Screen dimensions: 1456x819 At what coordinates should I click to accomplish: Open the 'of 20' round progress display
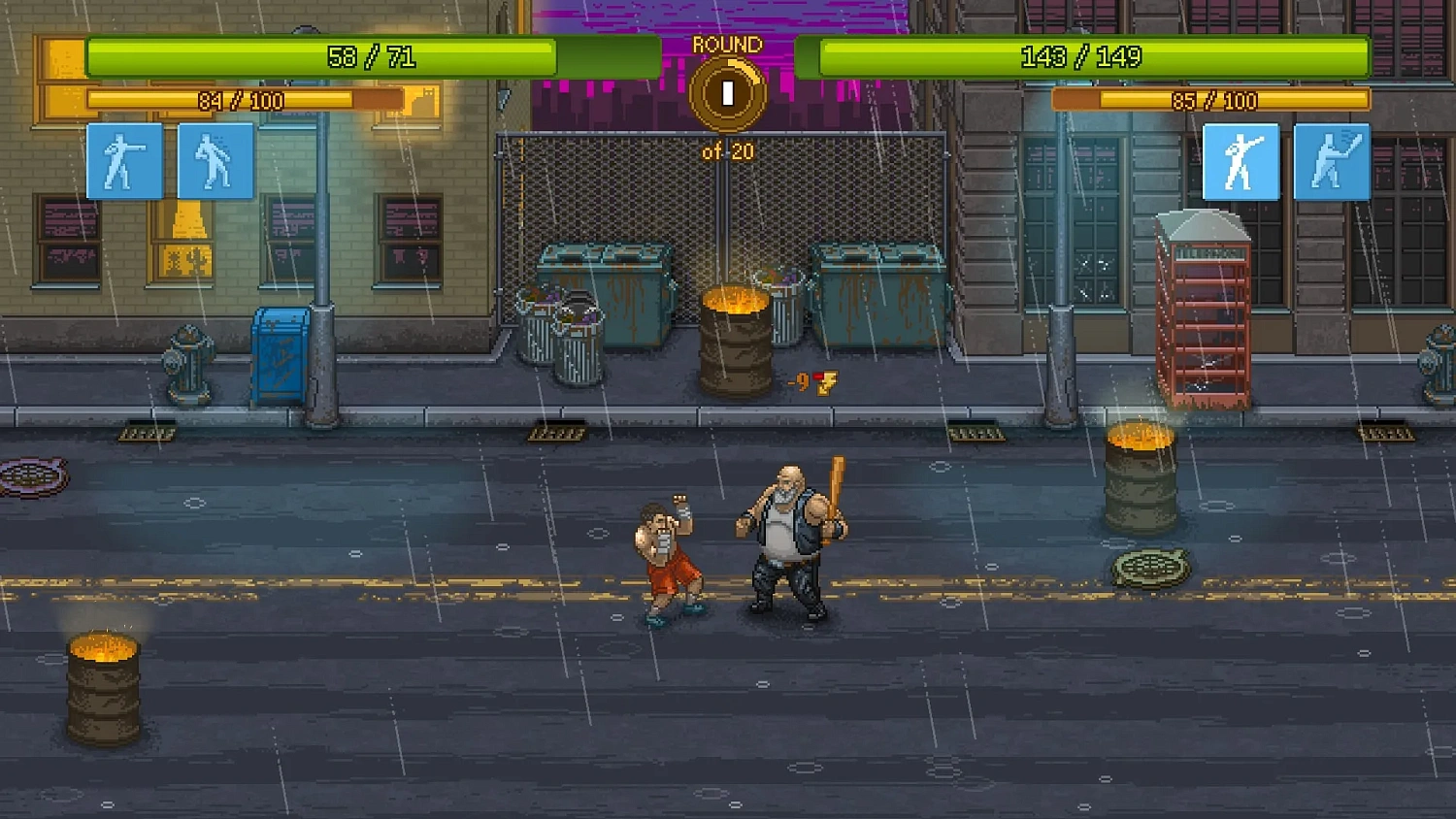coord(726,151)
